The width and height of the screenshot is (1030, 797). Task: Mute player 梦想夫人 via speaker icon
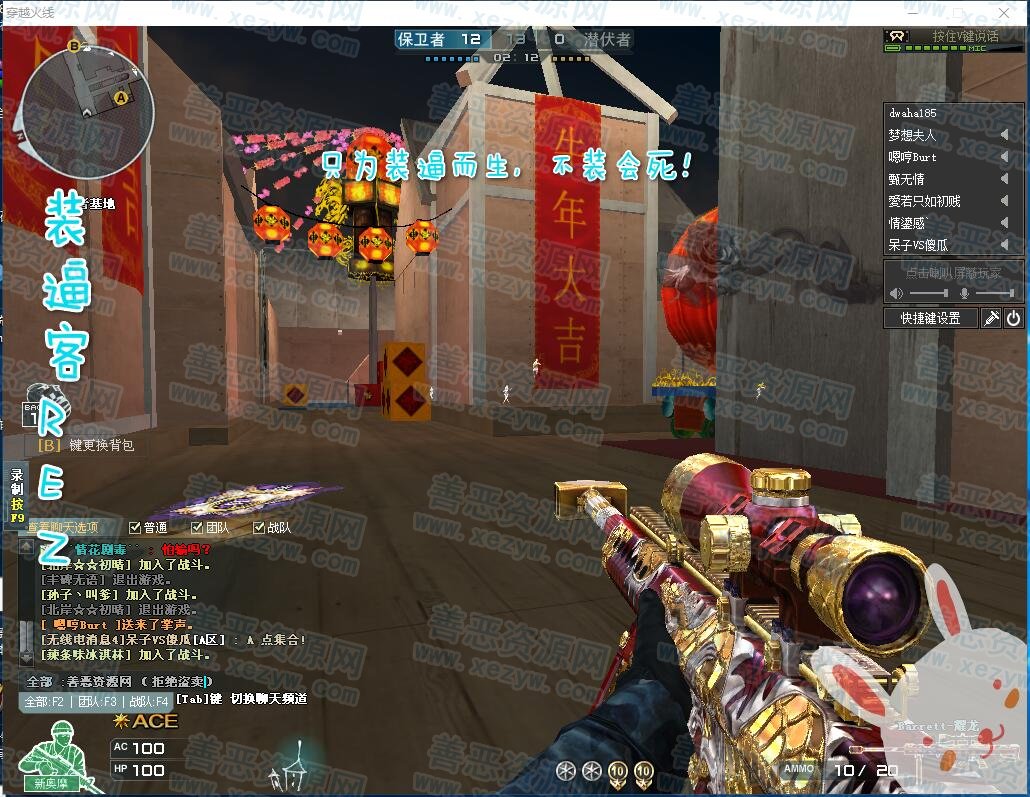point(1004,135)
